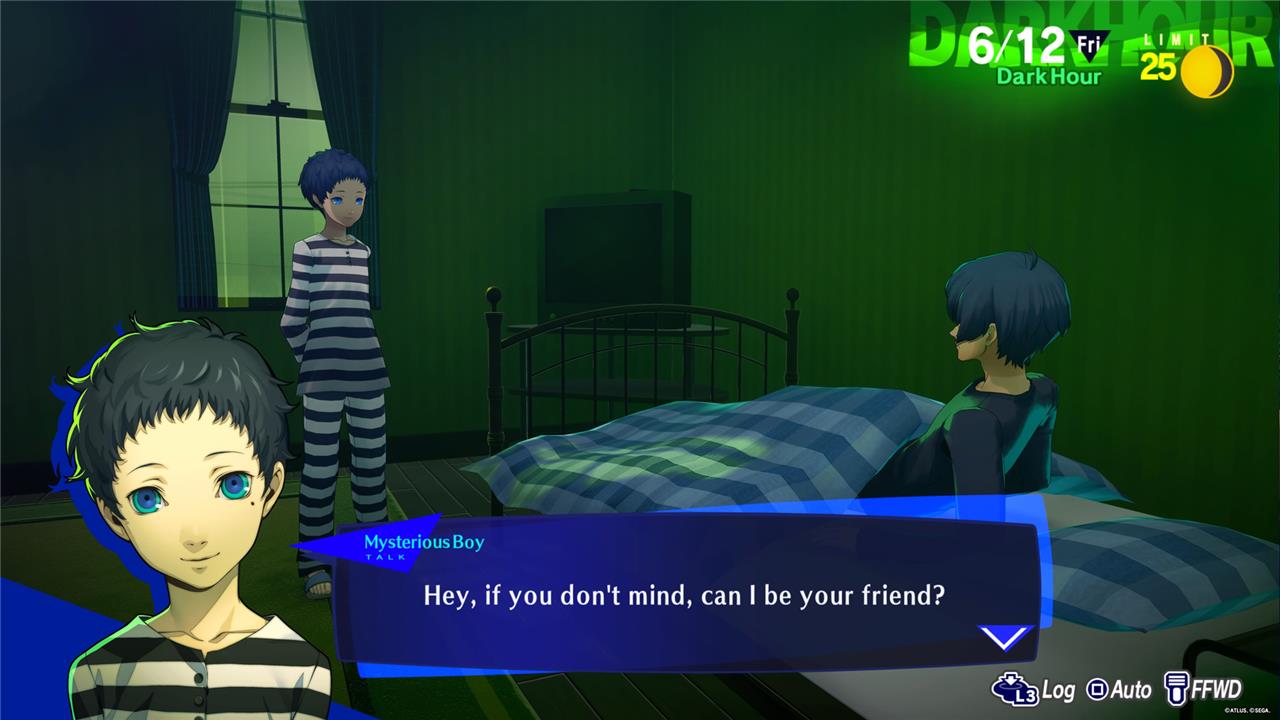Image resolution: width=1280 pixels, height=720 pixels.
Task: Advance dialogue with the down arrow indicator
Action: (x=1003, y=637)
